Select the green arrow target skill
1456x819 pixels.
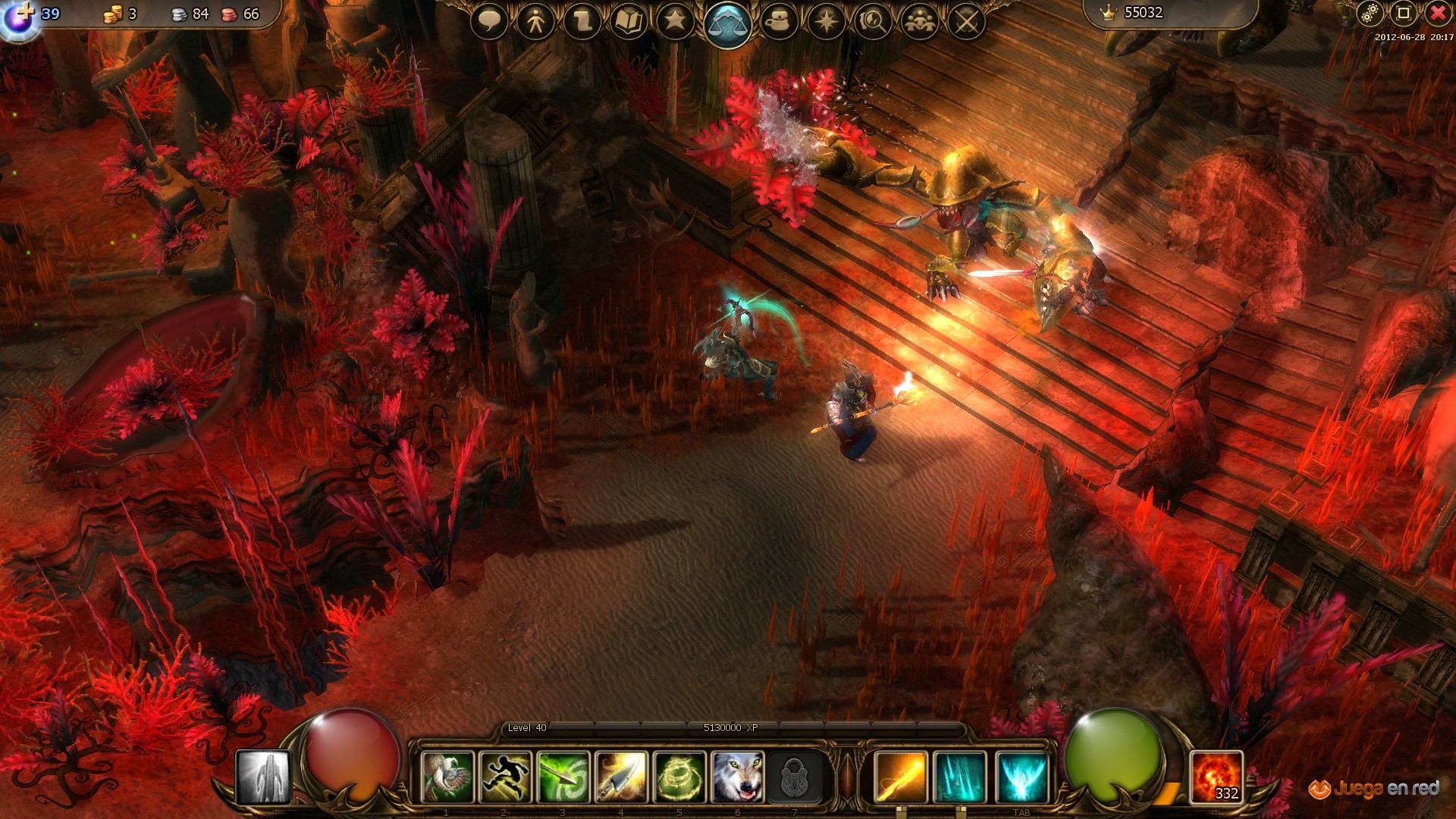click(x=564, y=777)
